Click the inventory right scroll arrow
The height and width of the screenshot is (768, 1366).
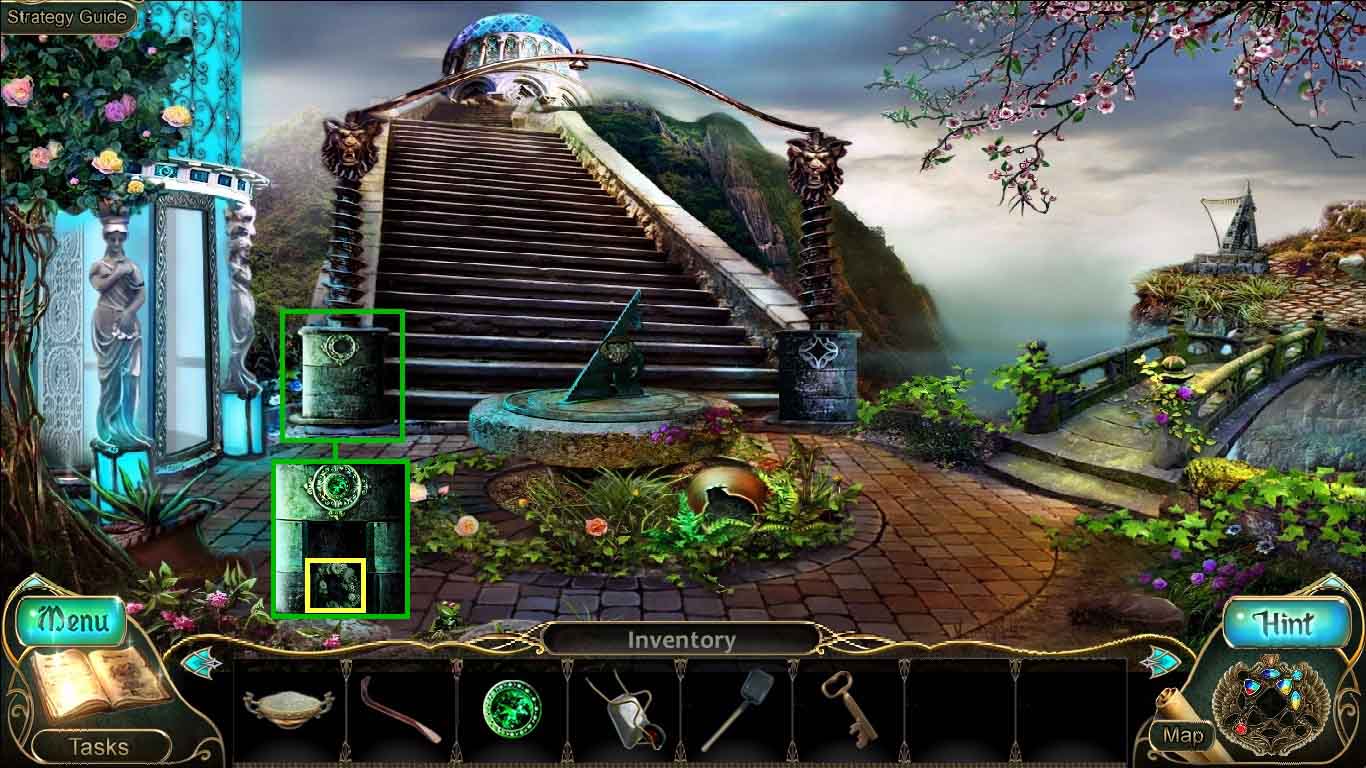point(1160,661)
